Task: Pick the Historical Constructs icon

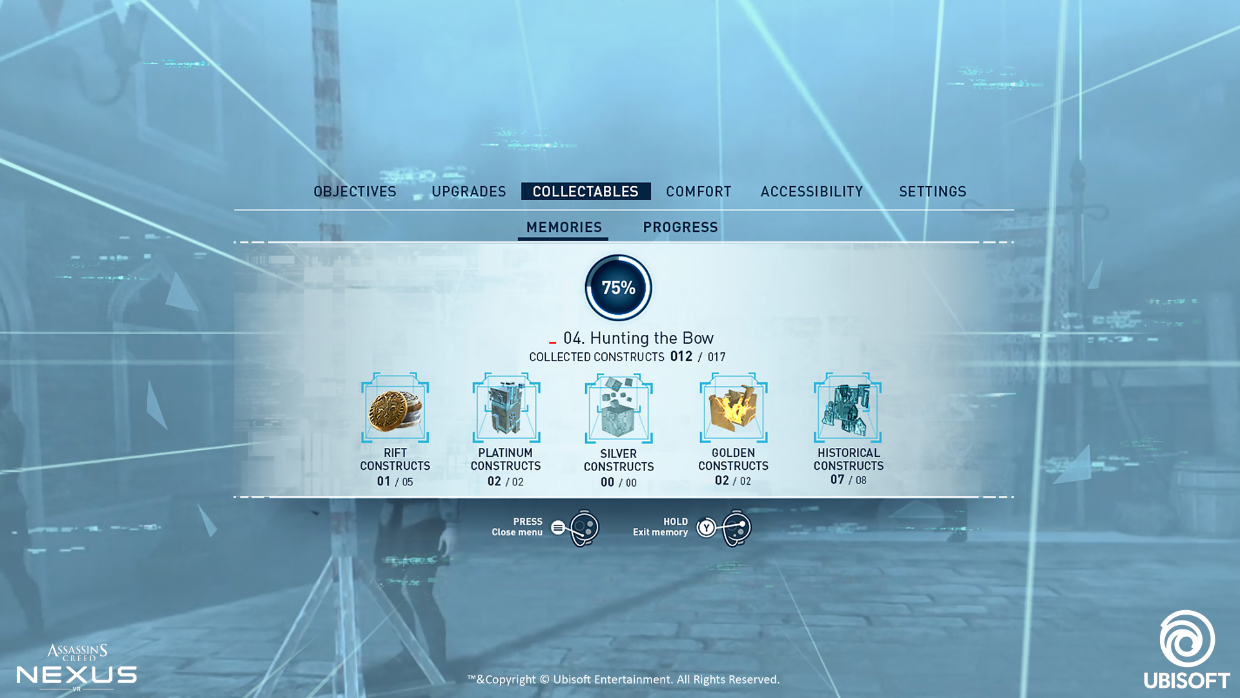Action: pyautogui.click(x=848, y=409)
